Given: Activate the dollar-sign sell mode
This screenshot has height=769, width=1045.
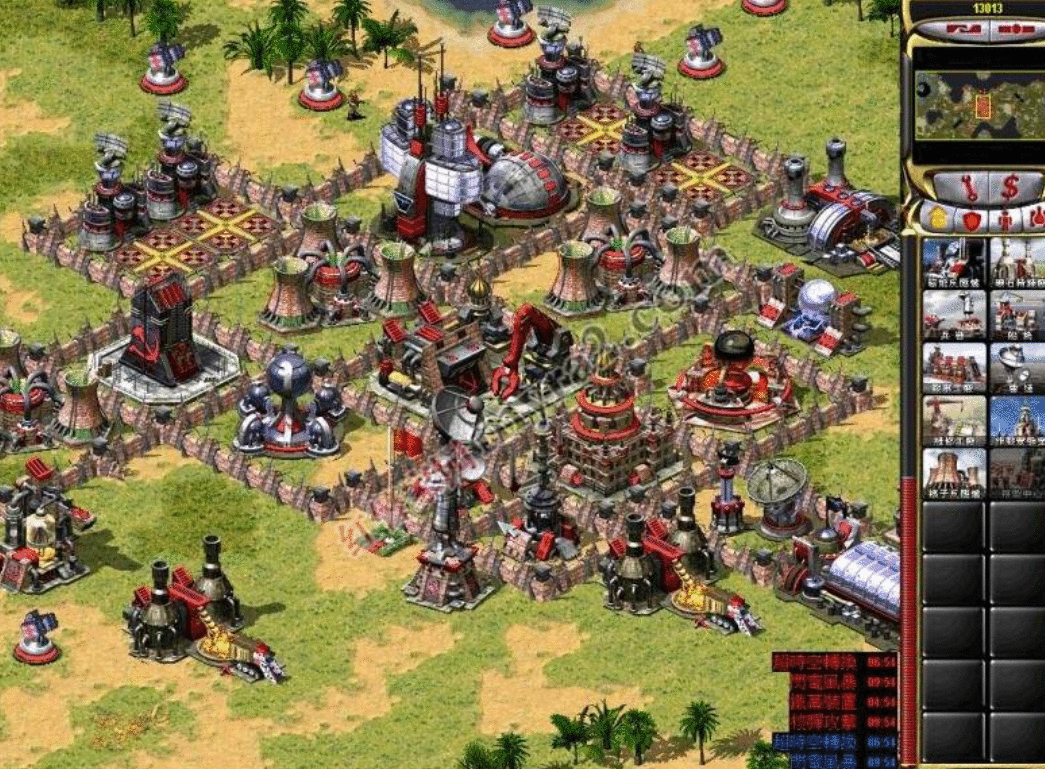Looking at the screenshot, I should click(1009, 186).
